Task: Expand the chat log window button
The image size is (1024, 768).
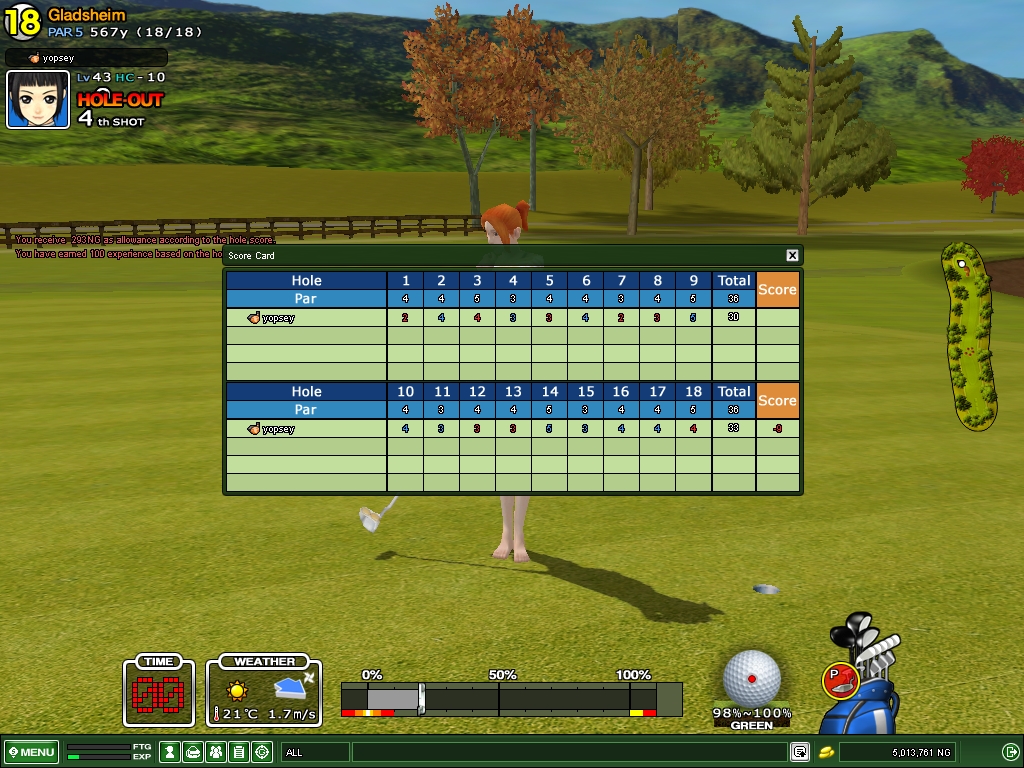Action: pos(800,752)
